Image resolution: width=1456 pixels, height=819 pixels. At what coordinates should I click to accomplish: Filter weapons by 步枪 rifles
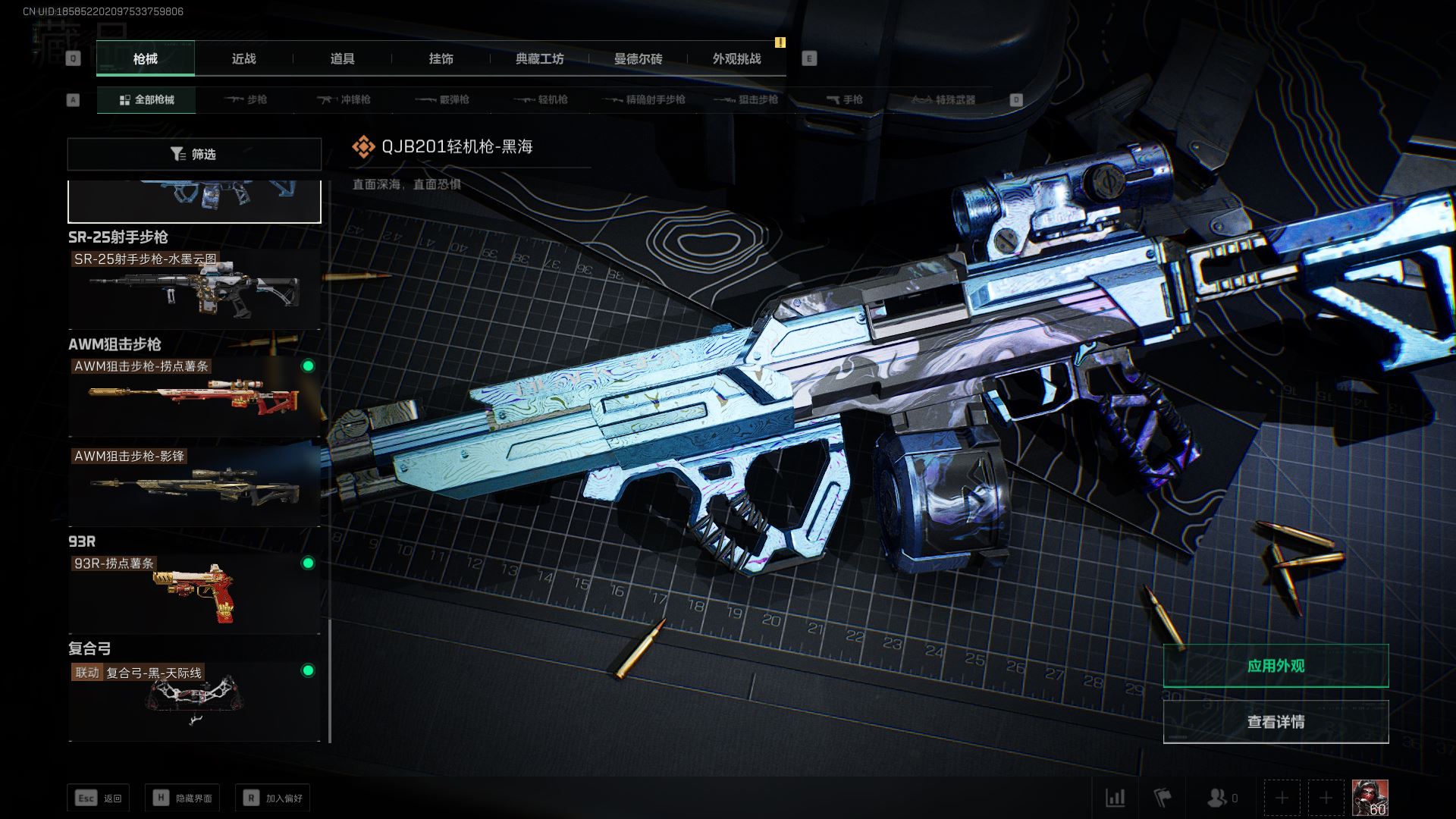(x=246, y=100)
